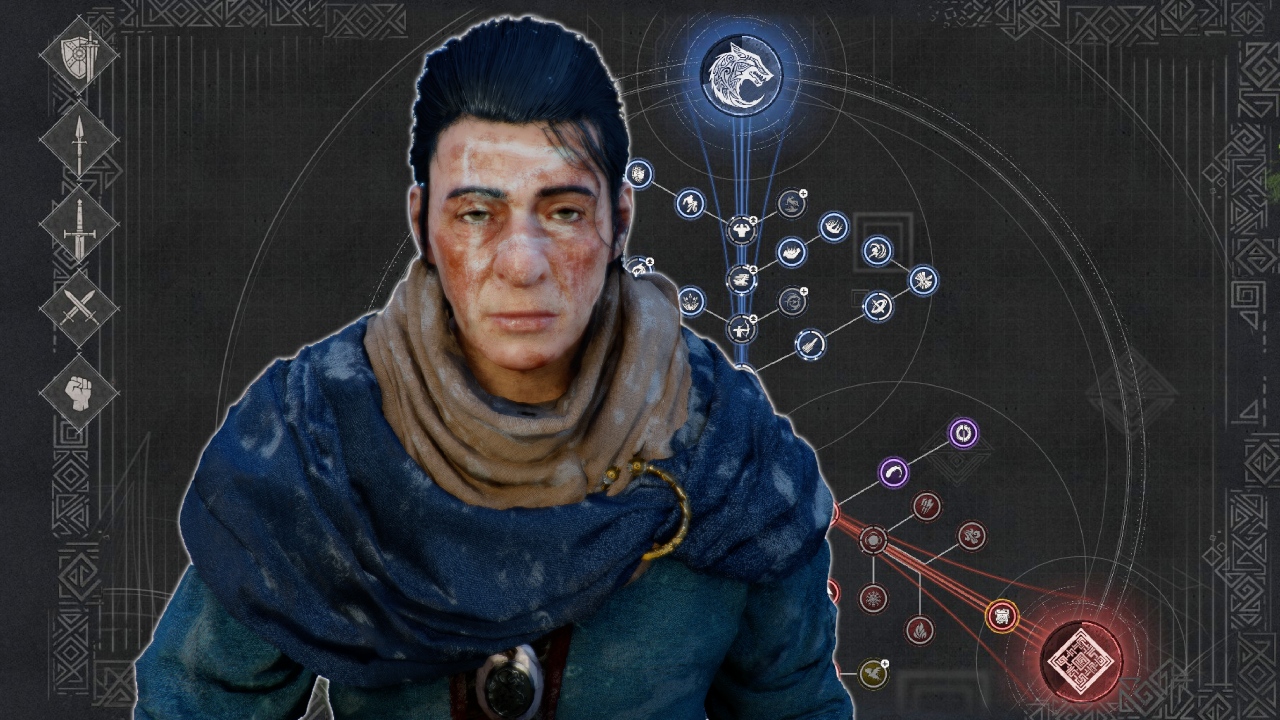
Task: Click the plus badge above the bow node
Action: [753, 318]
